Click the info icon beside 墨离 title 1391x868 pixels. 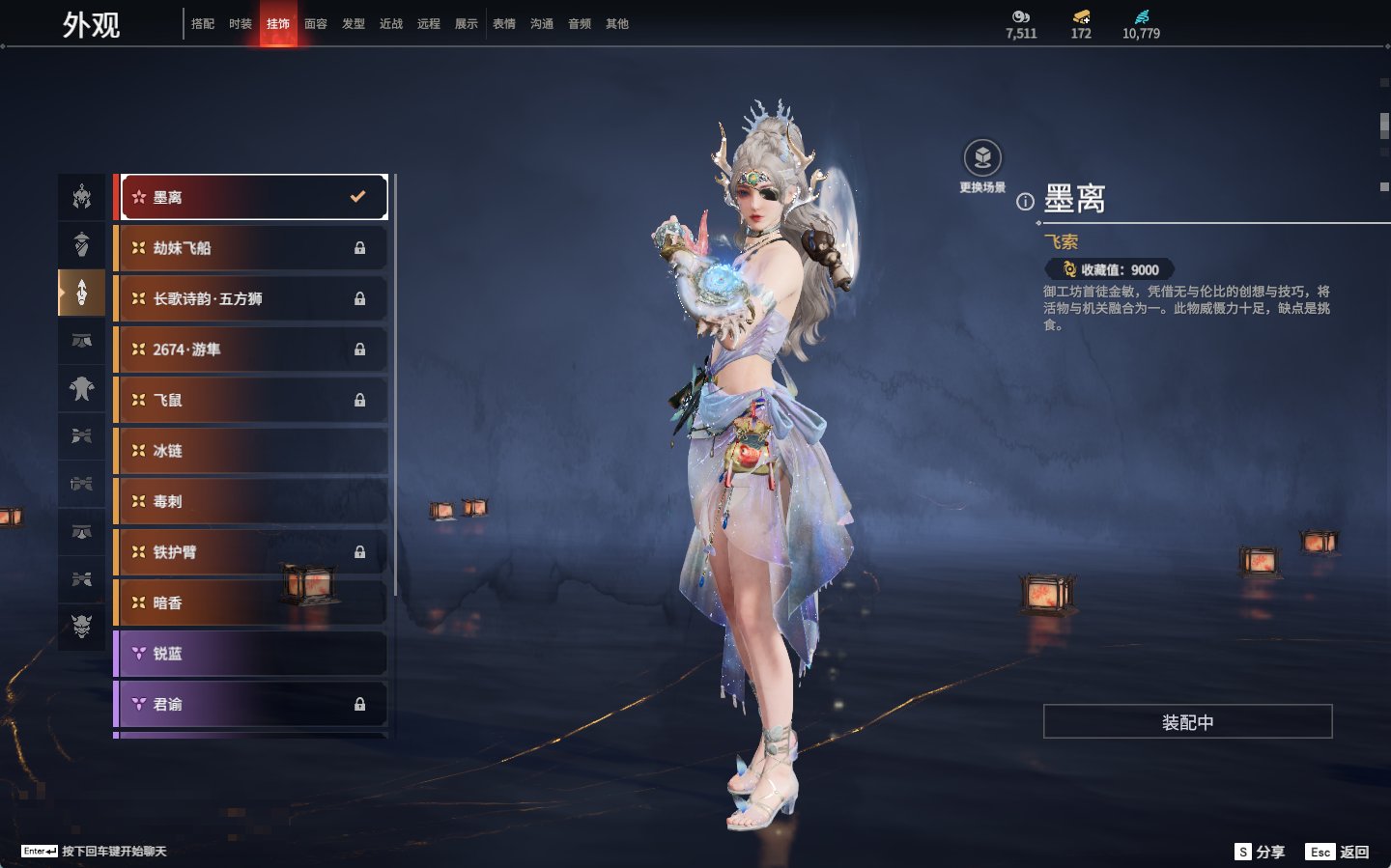(1025, 202)
